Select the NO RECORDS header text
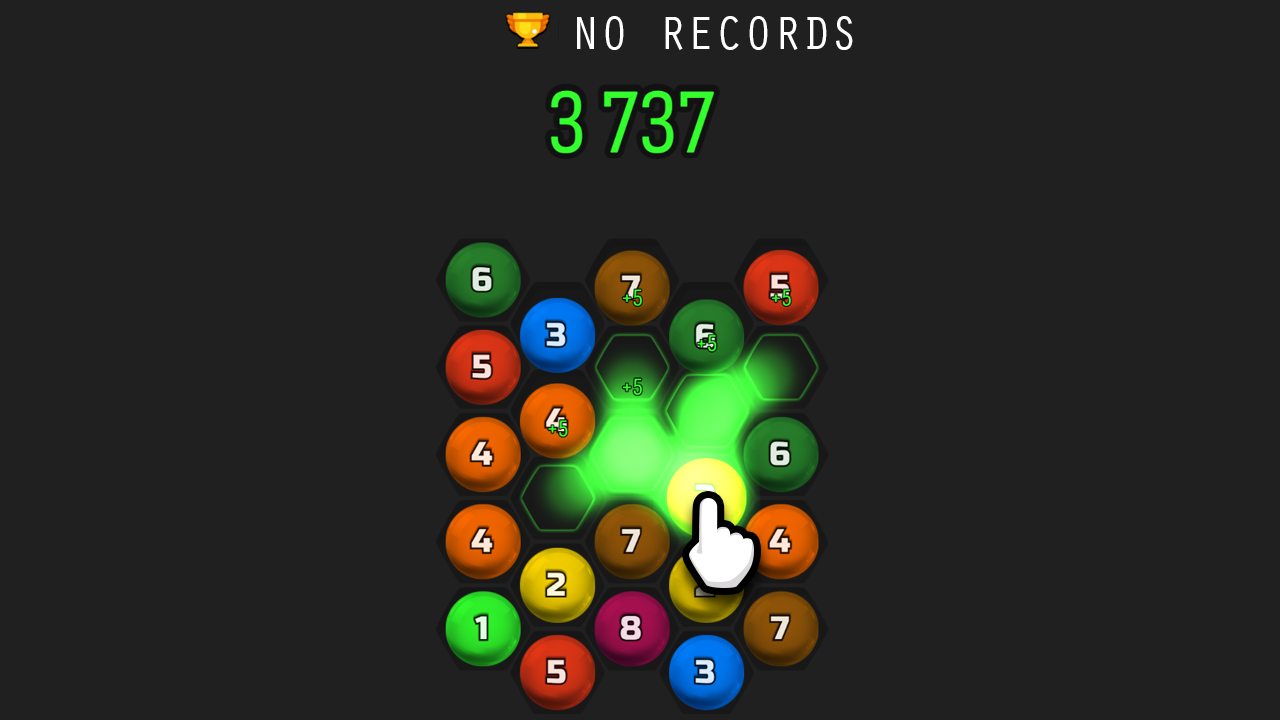The width and height of the screenshot is (1280, 720). click(713, 33)
